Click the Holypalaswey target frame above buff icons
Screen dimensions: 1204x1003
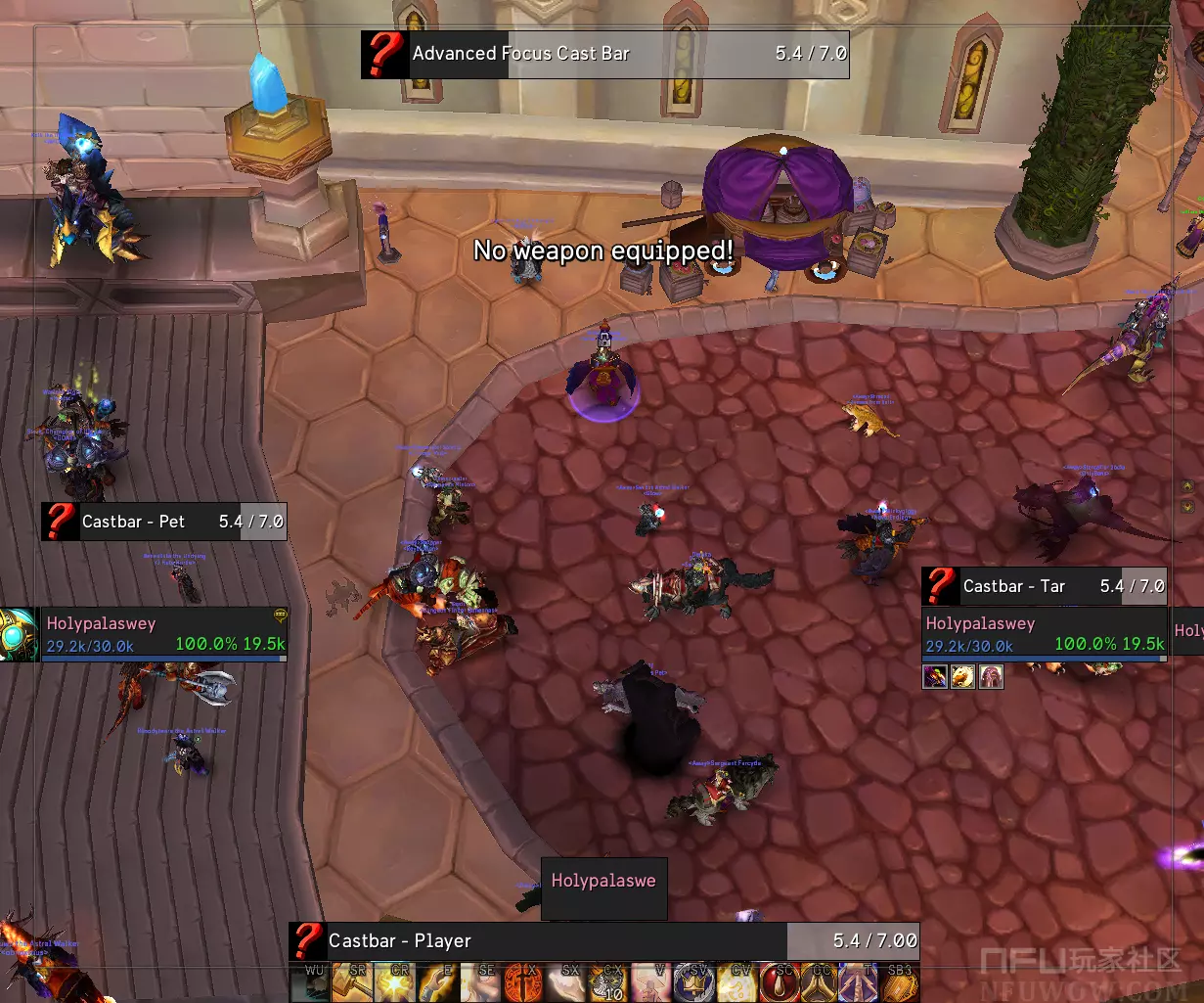point(1045,633)
